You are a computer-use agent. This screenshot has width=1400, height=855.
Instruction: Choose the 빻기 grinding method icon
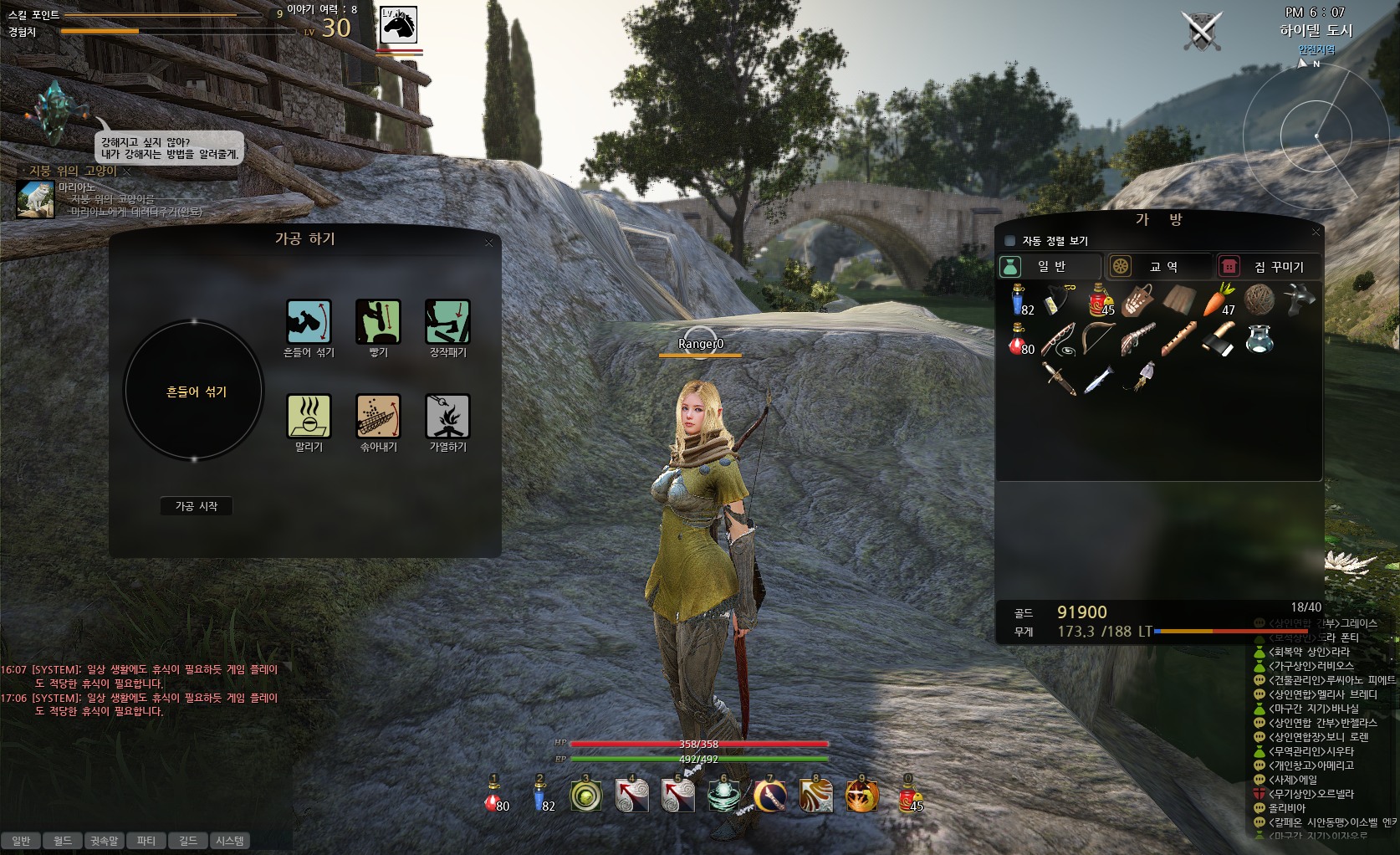coord(378,322)
